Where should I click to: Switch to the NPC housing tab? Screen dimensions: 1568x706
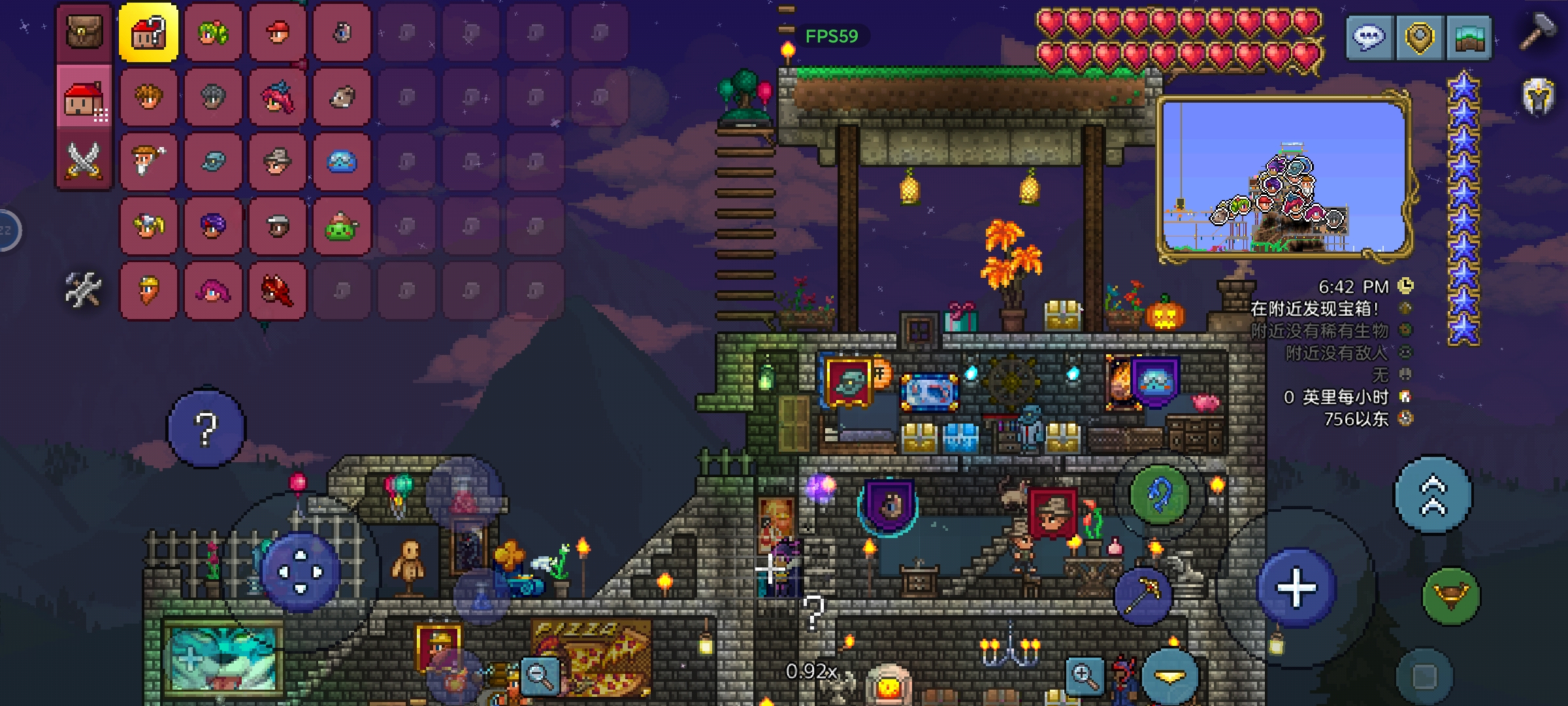(x=84, y=99)
